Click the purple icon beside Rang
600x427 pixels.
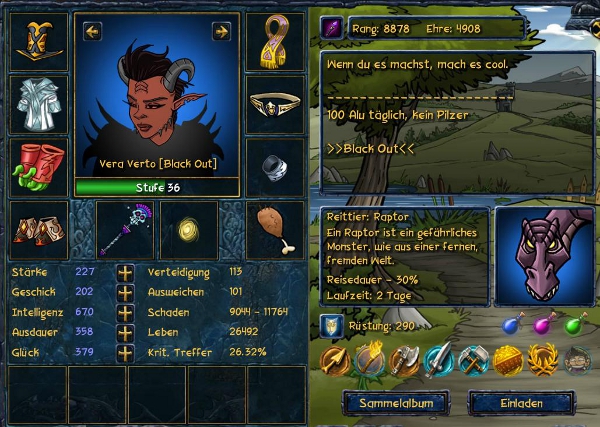pyautogui.click(x=332, y=29)
